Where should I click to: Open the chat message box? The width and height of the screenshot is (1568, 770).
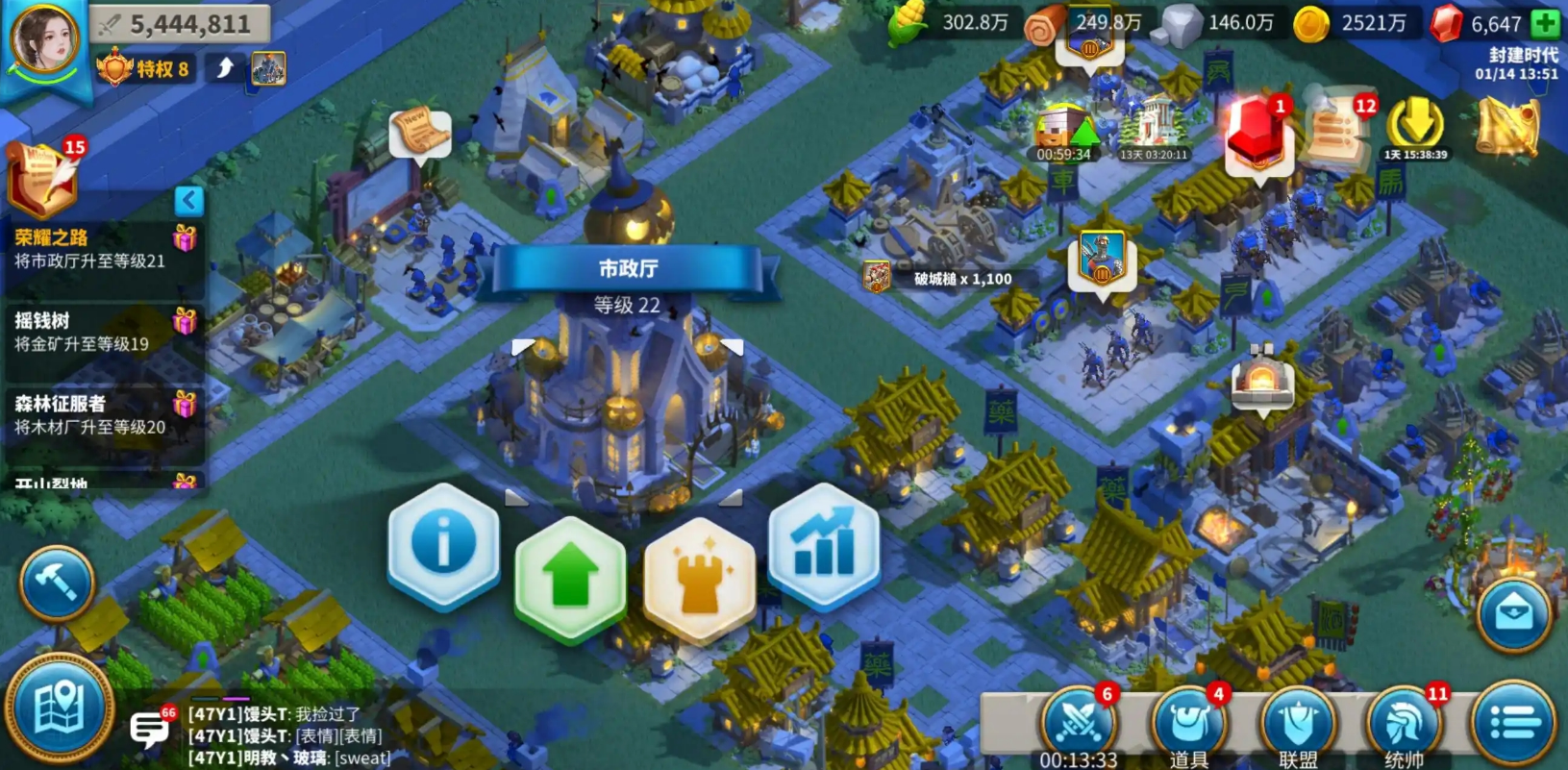150,730
